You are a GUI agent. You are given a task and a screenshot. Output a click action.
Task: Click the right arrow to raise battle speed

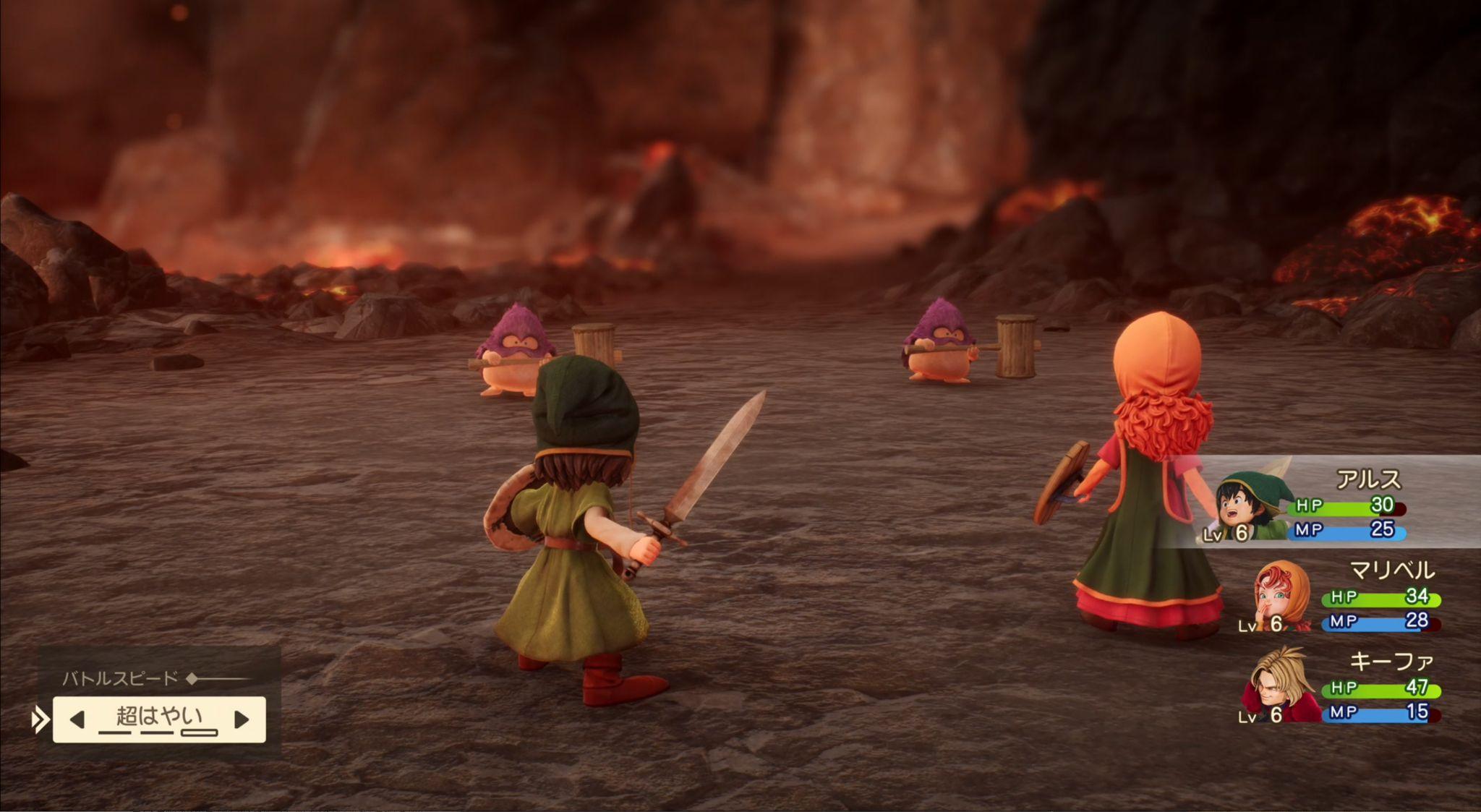(x=242, y=719)
